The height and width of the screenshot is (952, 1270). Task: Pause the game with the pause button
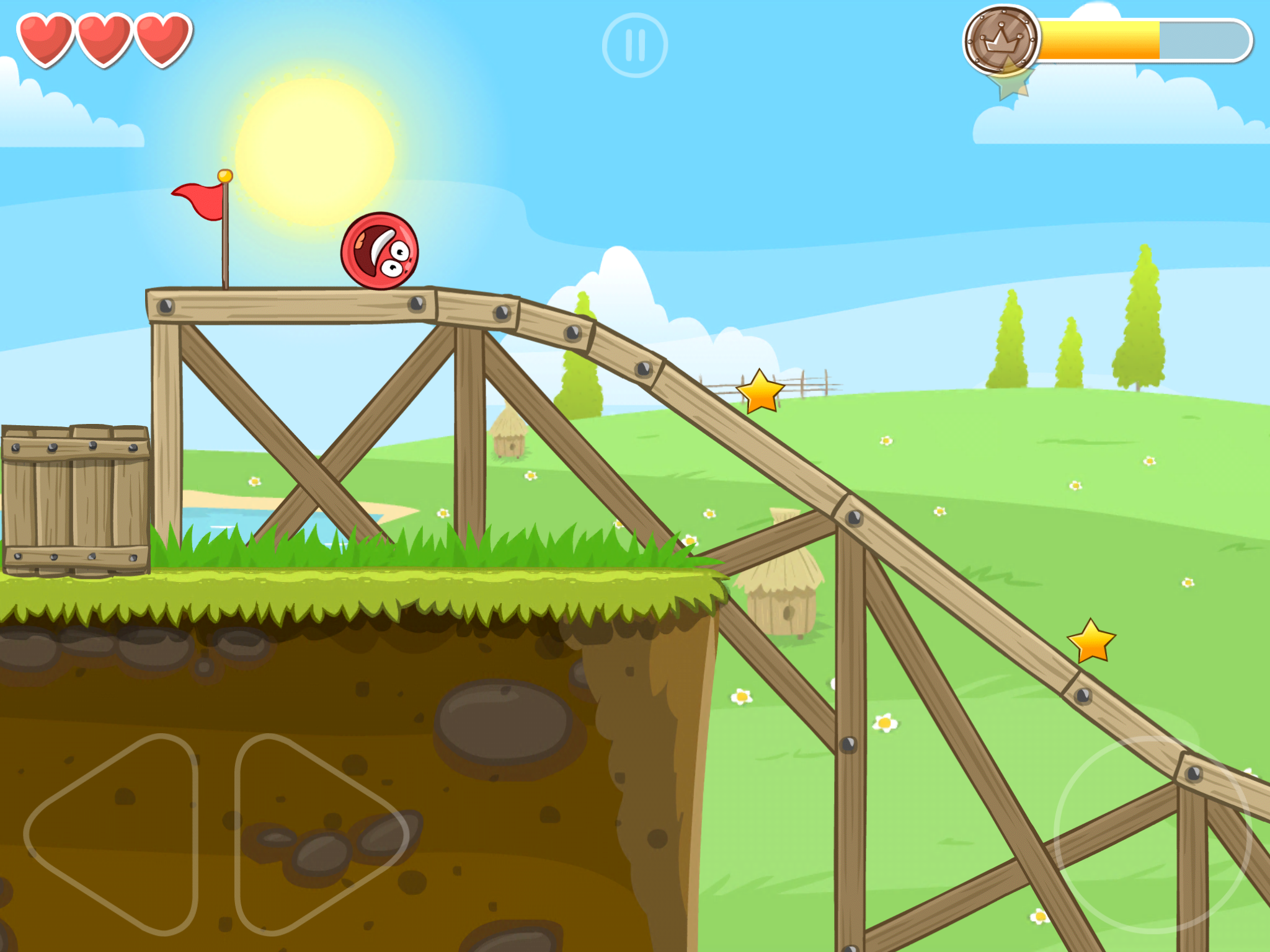tap(634, 46)
